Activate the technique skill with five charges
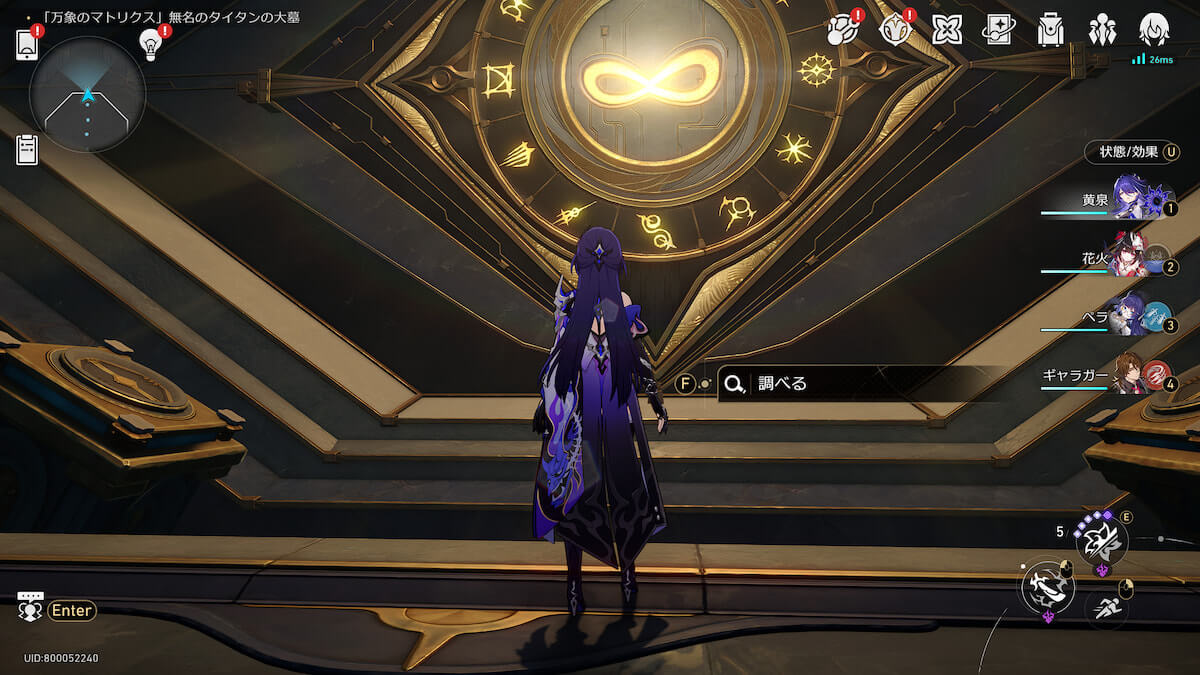Screen dimensions: 1200x675 pos(1101,540)
